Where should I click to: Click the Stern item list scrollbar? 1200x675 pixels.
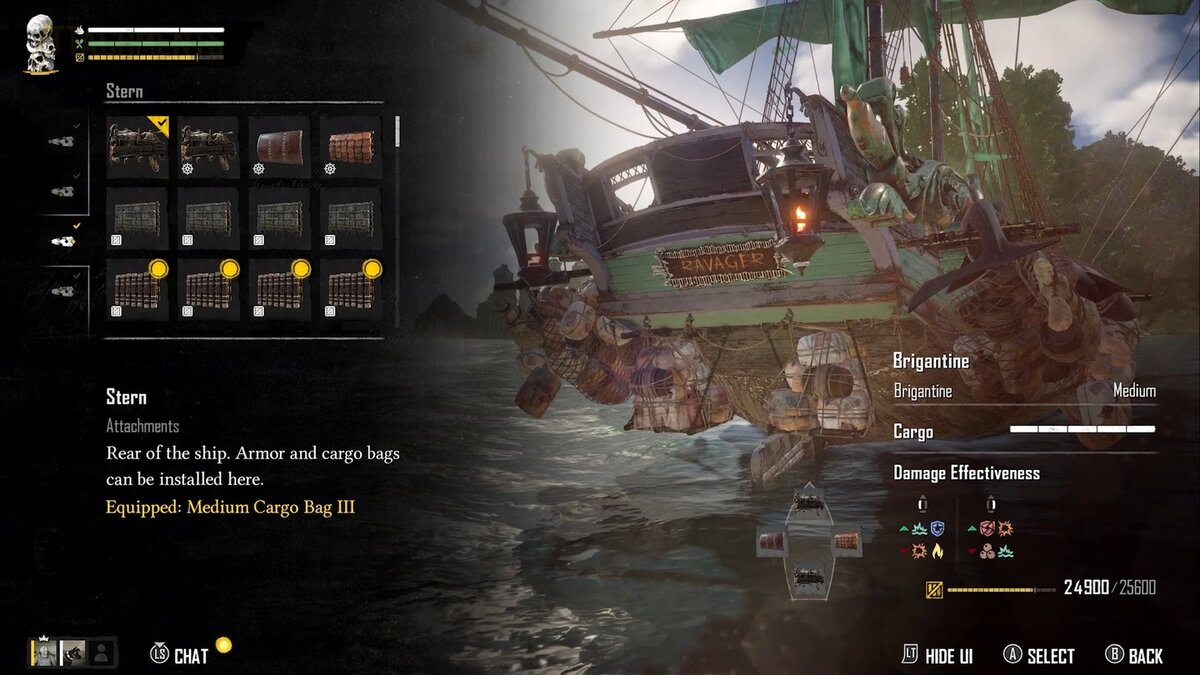398,132
